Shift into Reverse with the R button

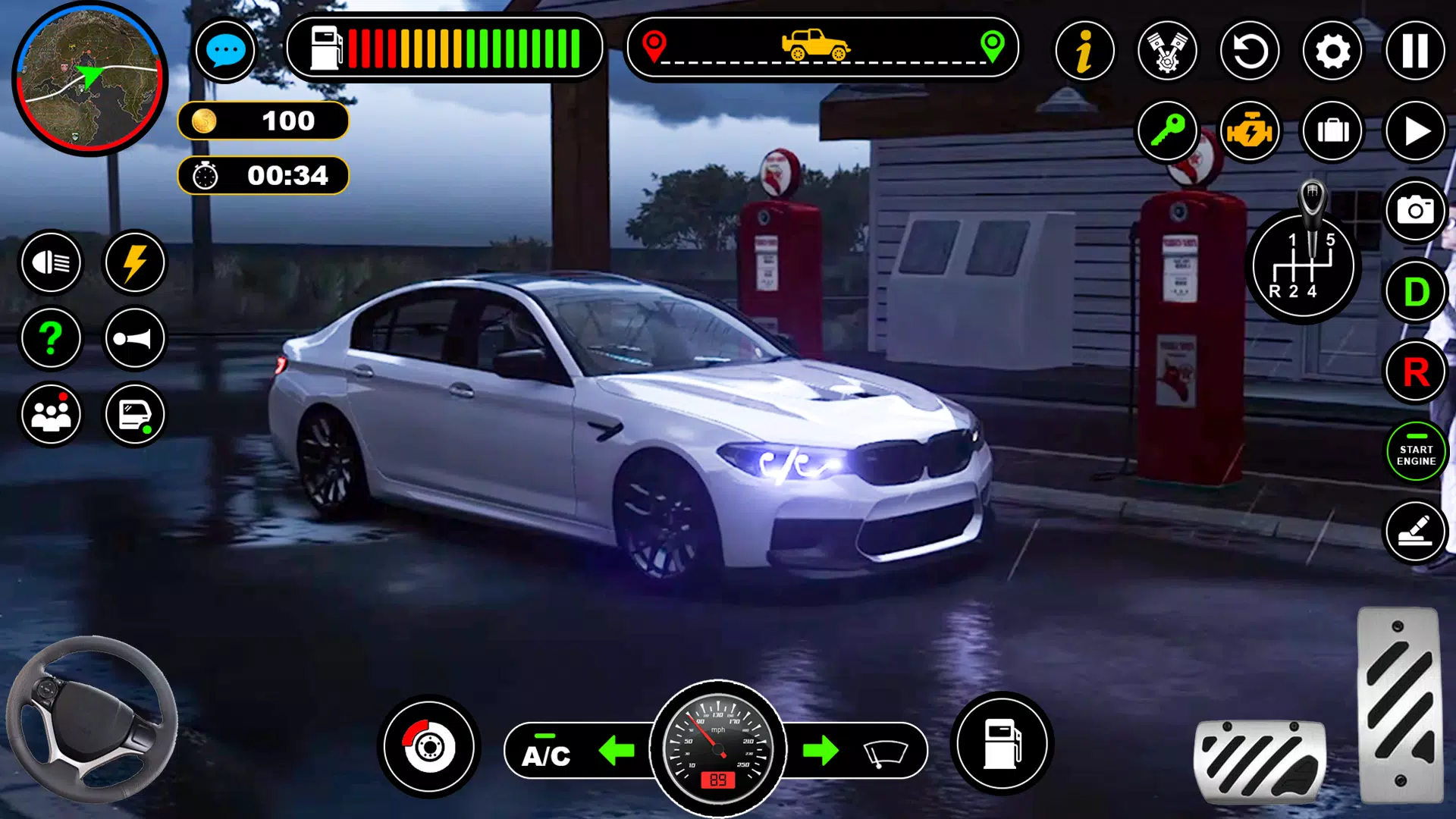pos(1415,372)
